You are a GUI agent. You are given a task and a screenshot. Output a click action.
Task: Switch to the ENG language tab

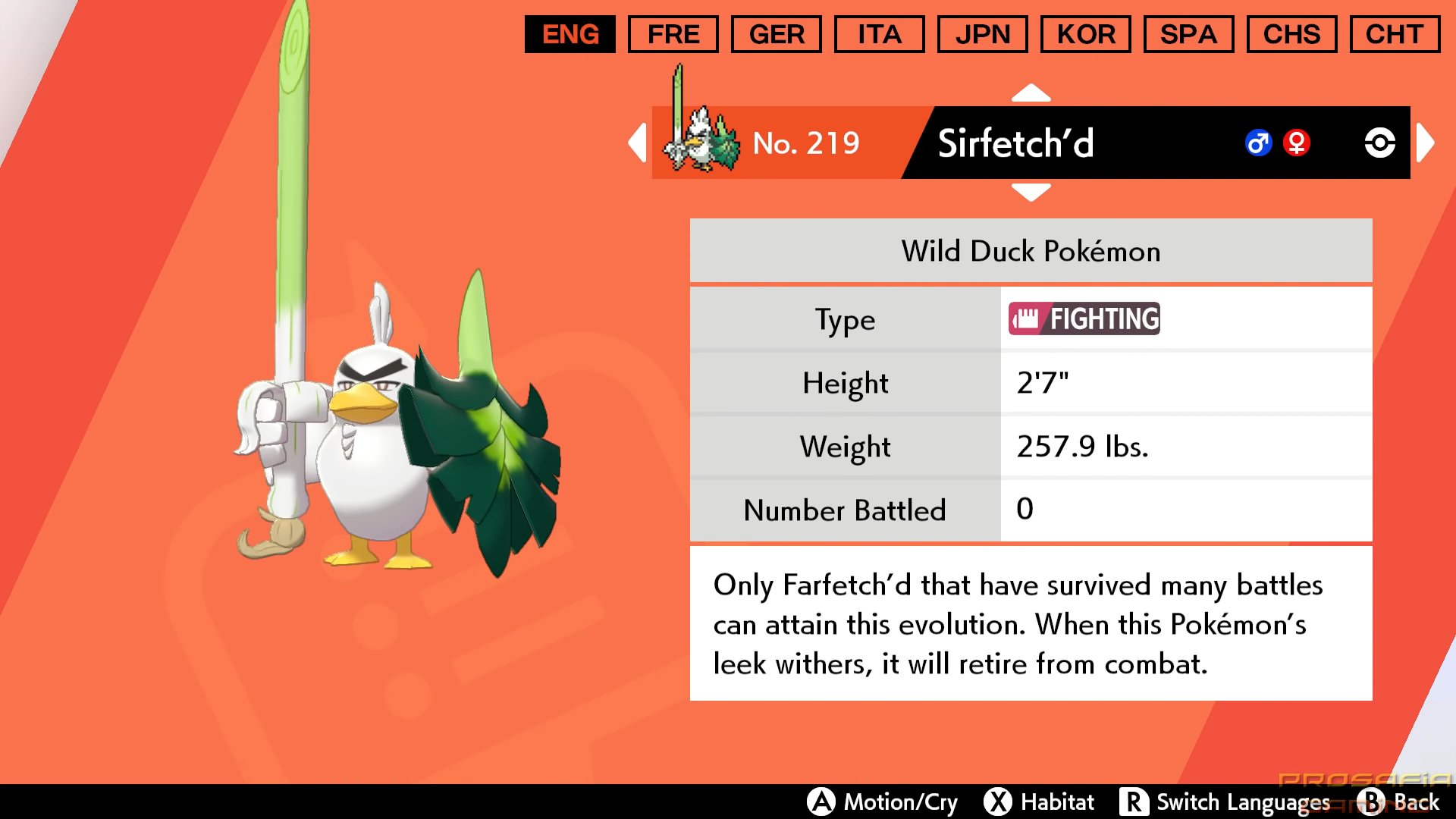(x=570, y=34)
